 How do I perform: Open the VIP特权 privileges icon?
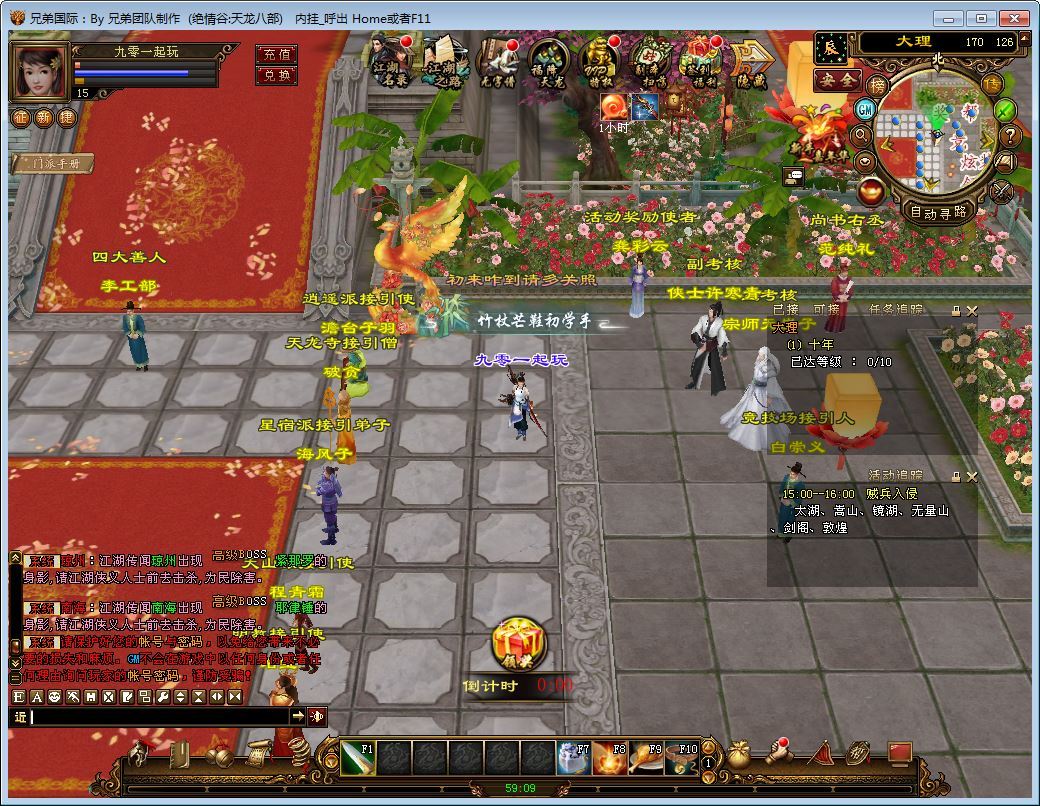coord(599,64)
